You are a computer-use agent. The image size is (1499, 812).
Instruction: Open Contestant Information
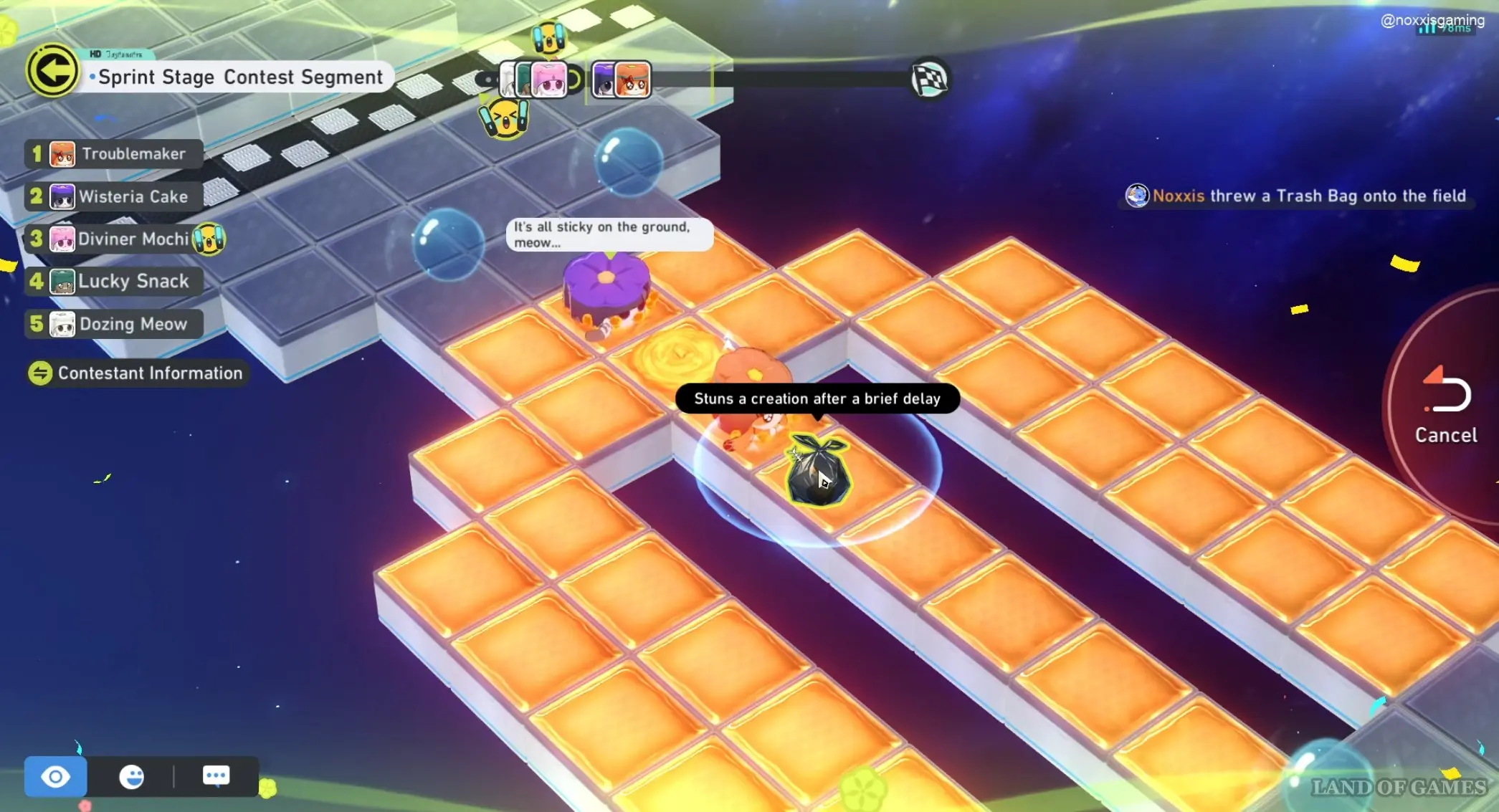click(136, 373)
